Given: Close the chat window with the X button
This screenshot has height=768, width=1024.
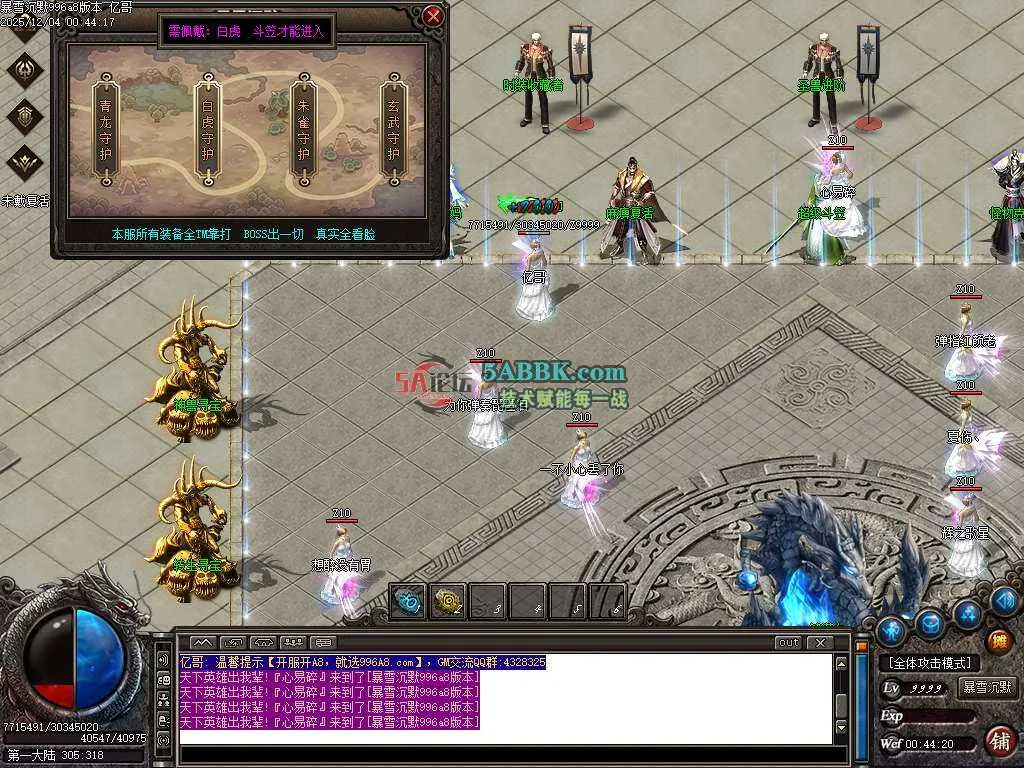Looking at the screenshot, I should pyautogui.click(x=819, y=642).
